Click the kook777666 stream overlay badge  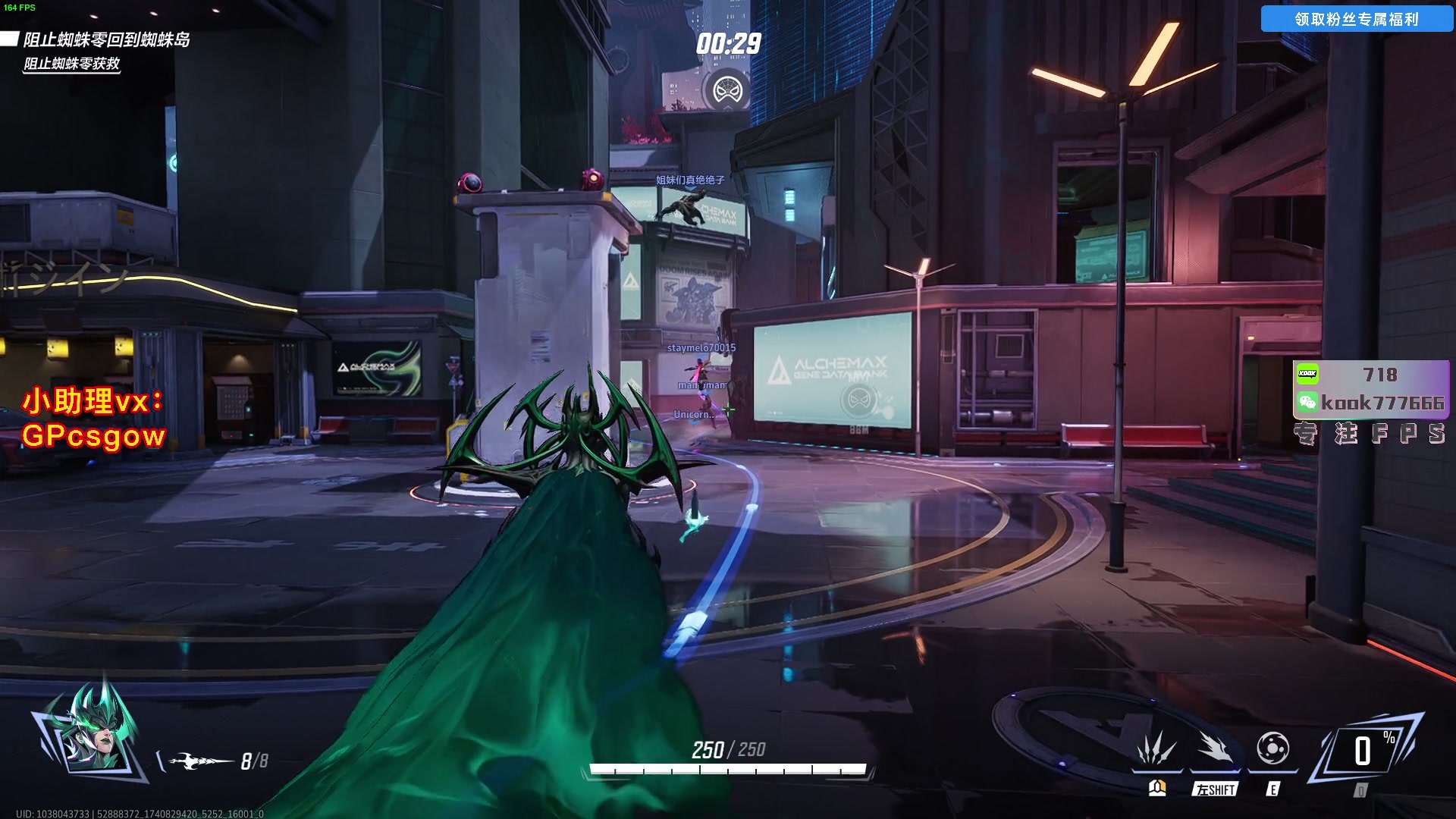(x=1371, y=390)
